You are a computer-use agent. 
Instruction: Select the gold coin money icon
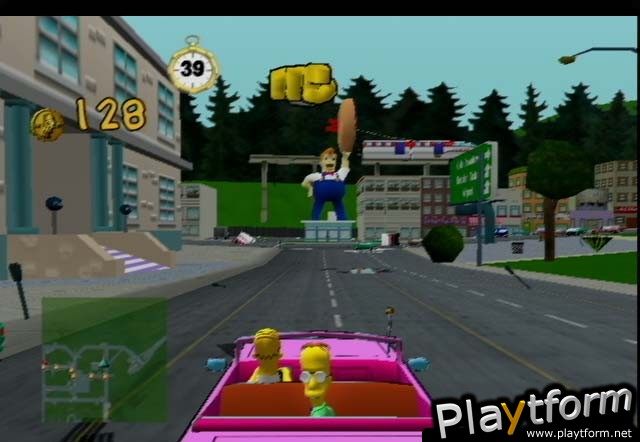click(x=47, y=124)
